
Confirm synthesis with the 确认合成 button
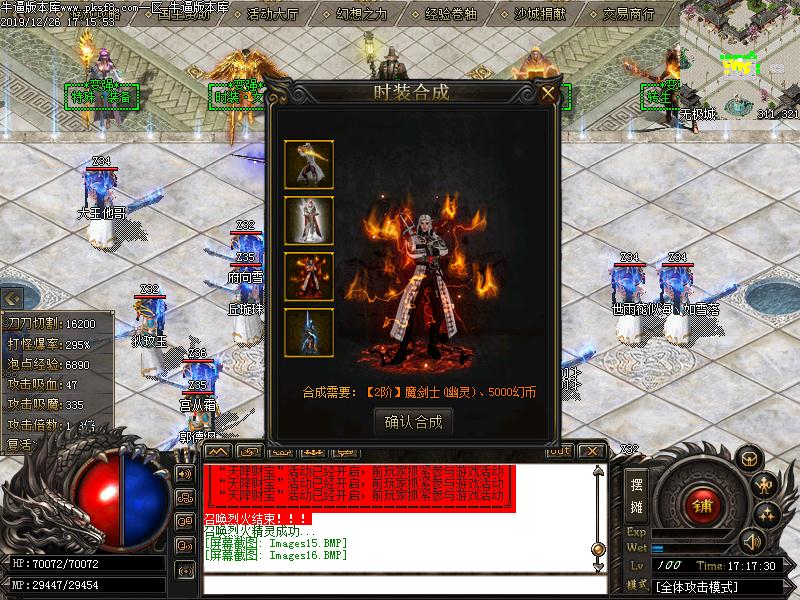click(413, 422)
